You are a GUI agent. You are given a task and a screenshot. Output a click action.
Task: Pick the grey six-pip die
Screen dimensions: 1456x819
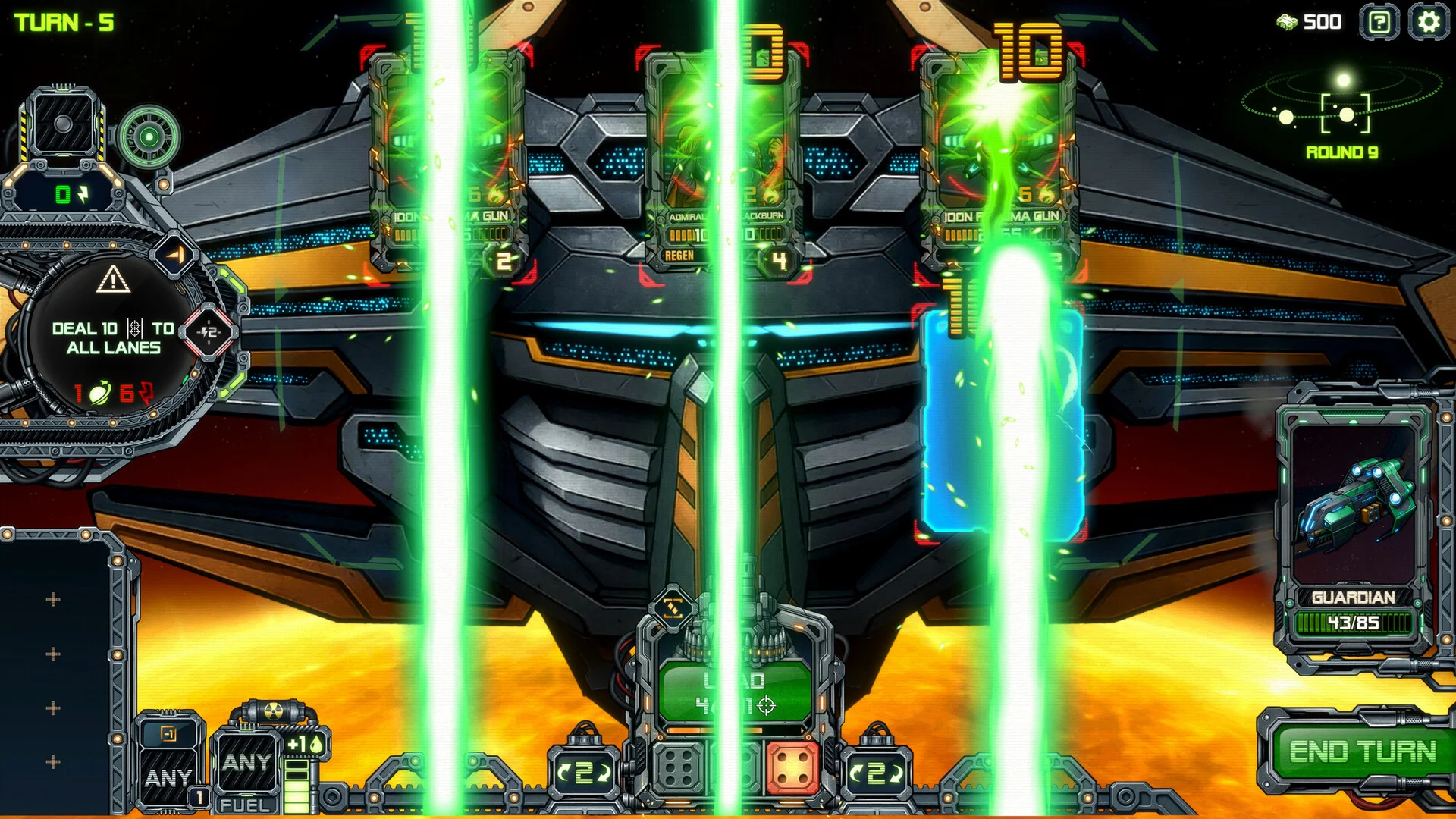679,770
